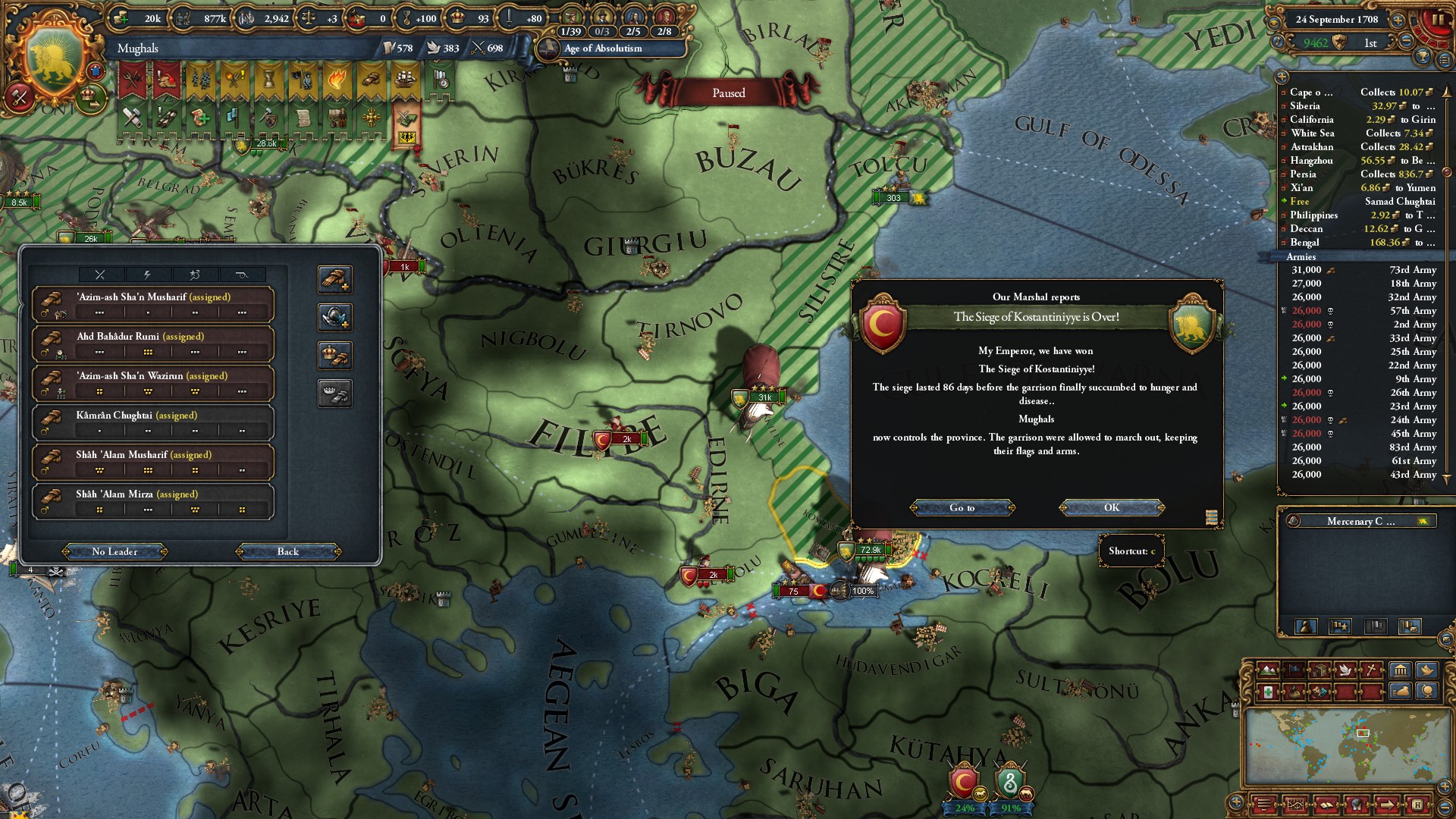Click Back in the leader panel

click(x=287, y=551)
